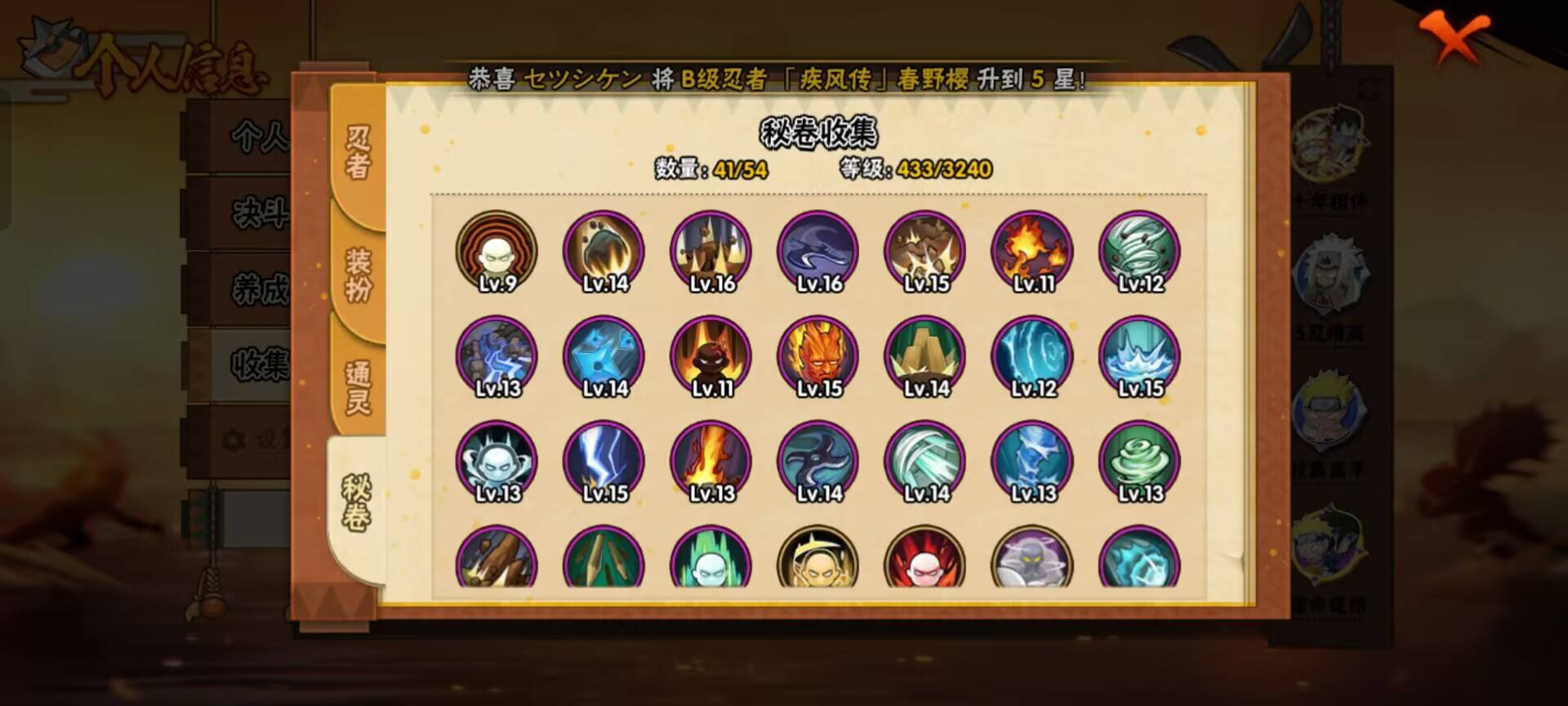Select the Lv.15 flame demon scroll
1568x706 pixels.
[x=816, y=356]
